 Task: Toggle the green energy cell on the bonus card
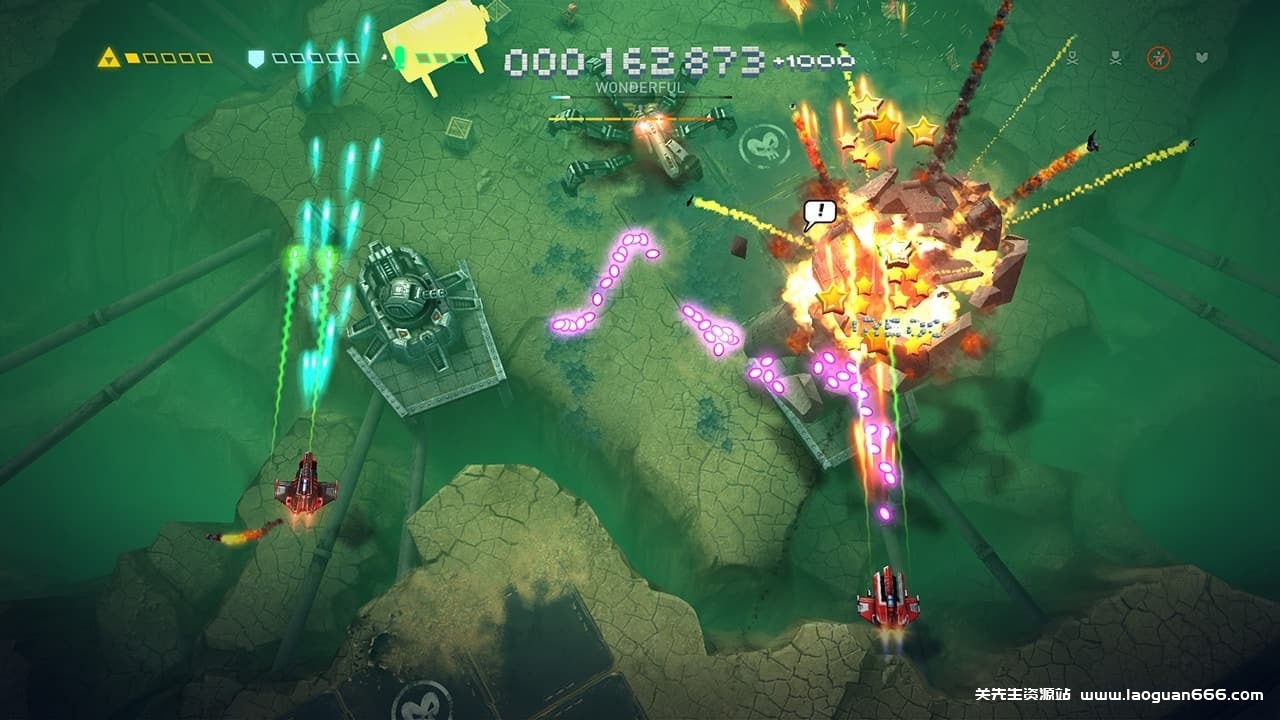[399, 55]
